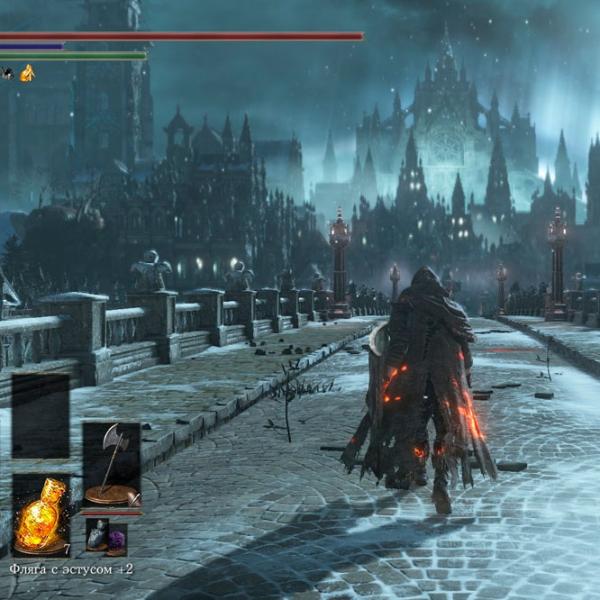Select the small grey stone item
Screen dimensions: 600x600
(97, 536)
